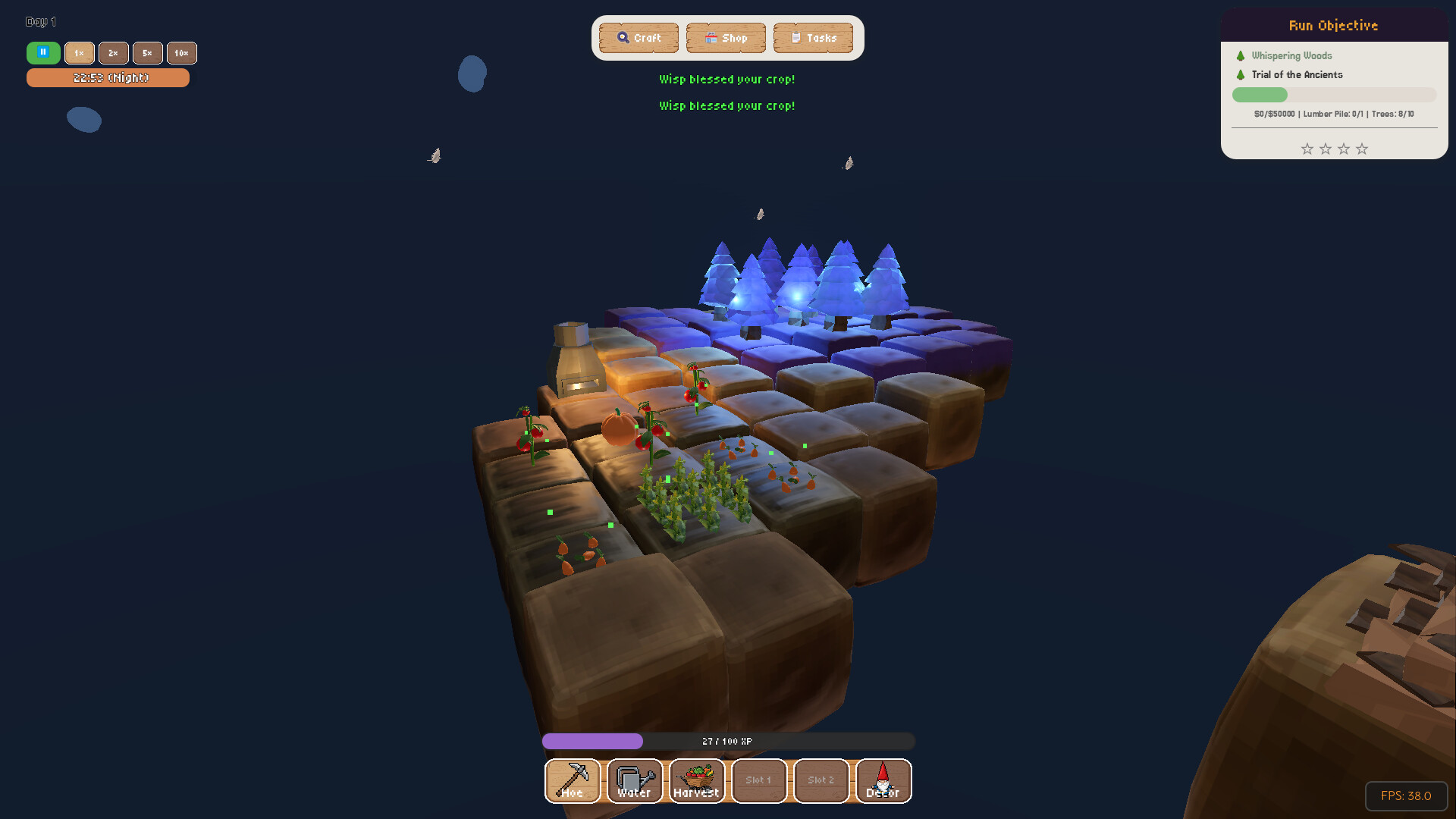
Task: Switch to 10x speed
Action: click(181, 53)
